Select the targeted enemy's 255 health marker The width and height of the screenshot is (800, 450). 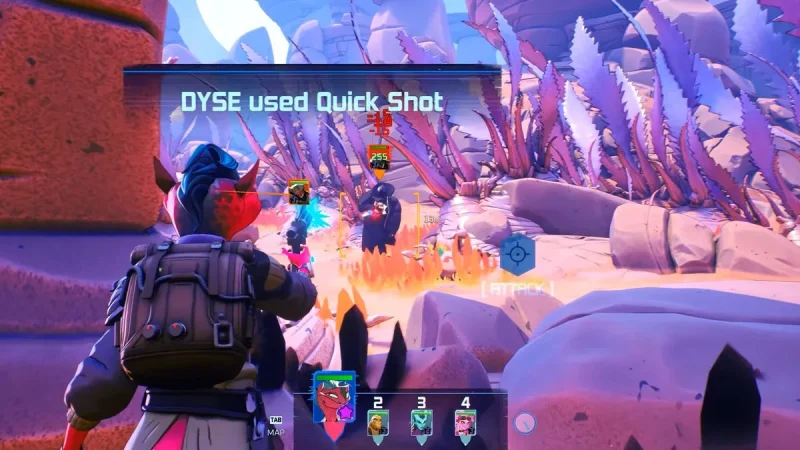[379, 157]
